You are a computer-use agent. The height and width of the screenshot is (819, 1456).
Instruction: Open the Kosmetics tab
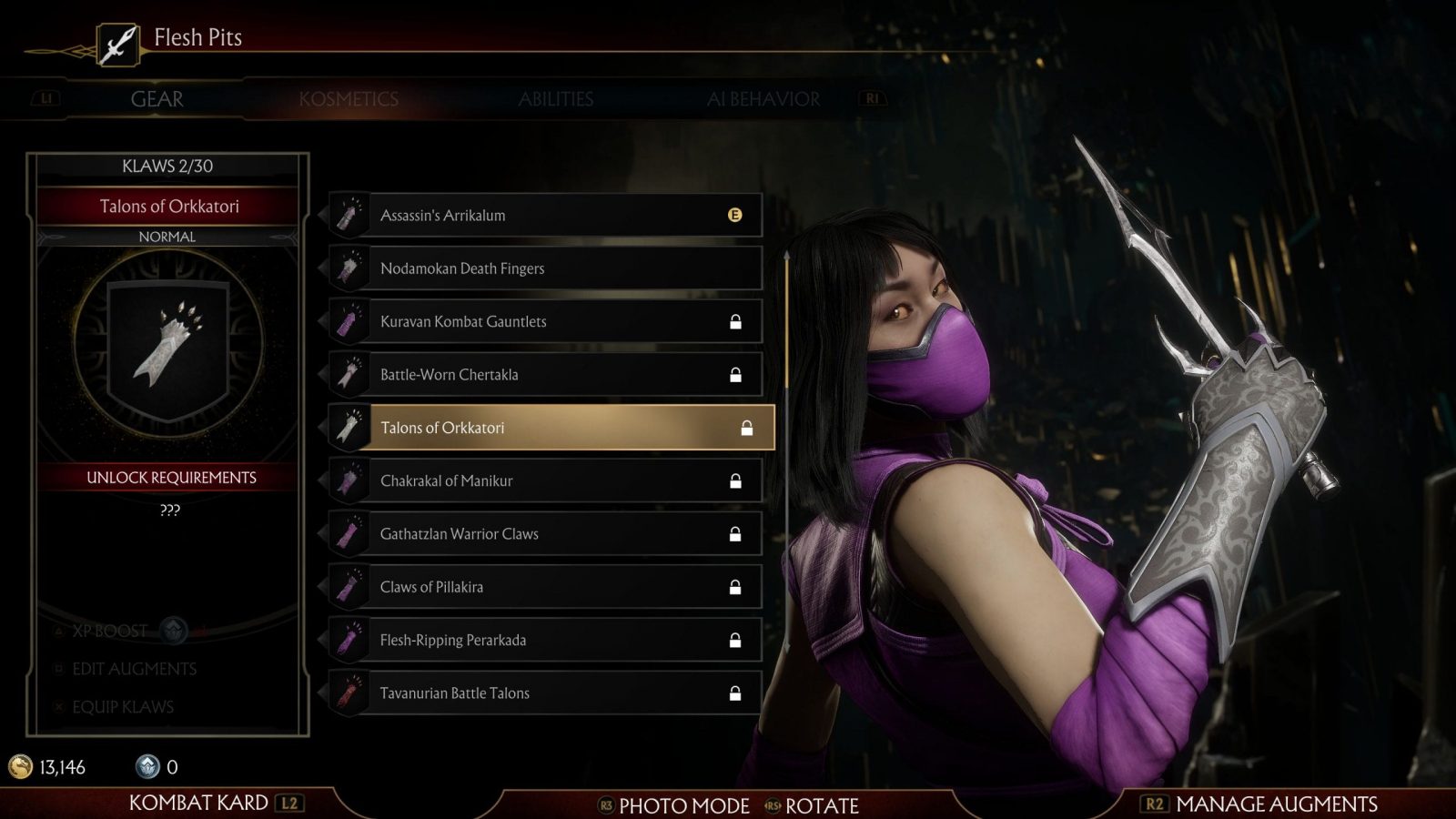pos(349,99)
